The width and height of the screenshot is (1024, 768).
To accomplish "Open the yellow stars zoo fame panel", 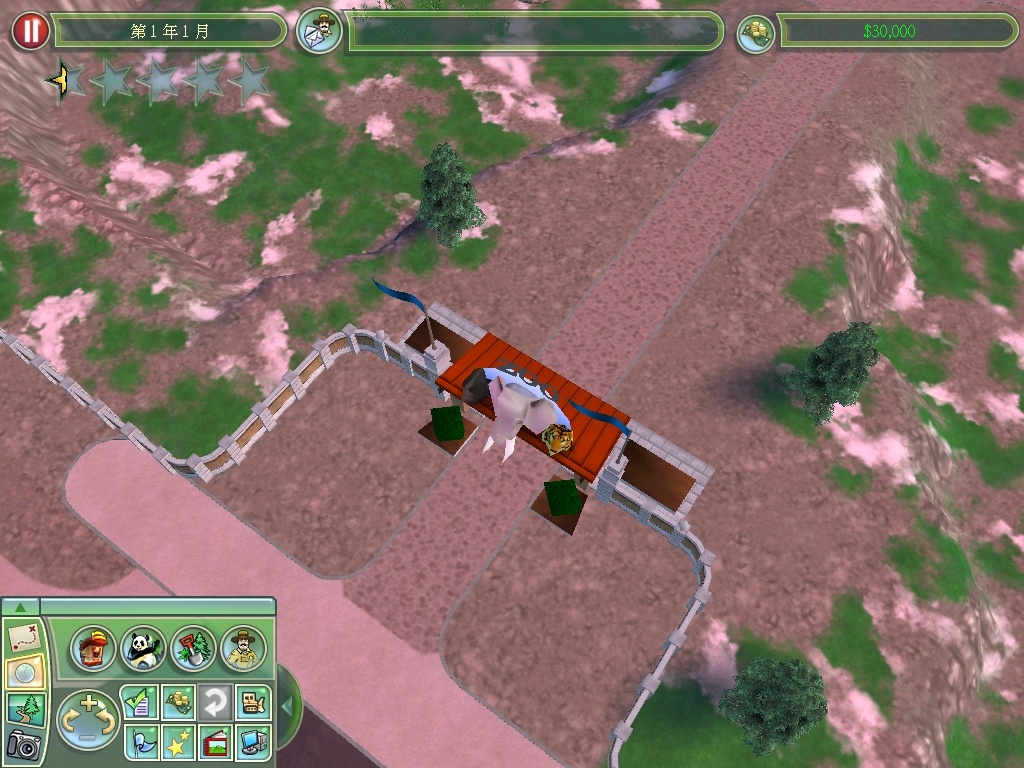I will coord(177,742).
